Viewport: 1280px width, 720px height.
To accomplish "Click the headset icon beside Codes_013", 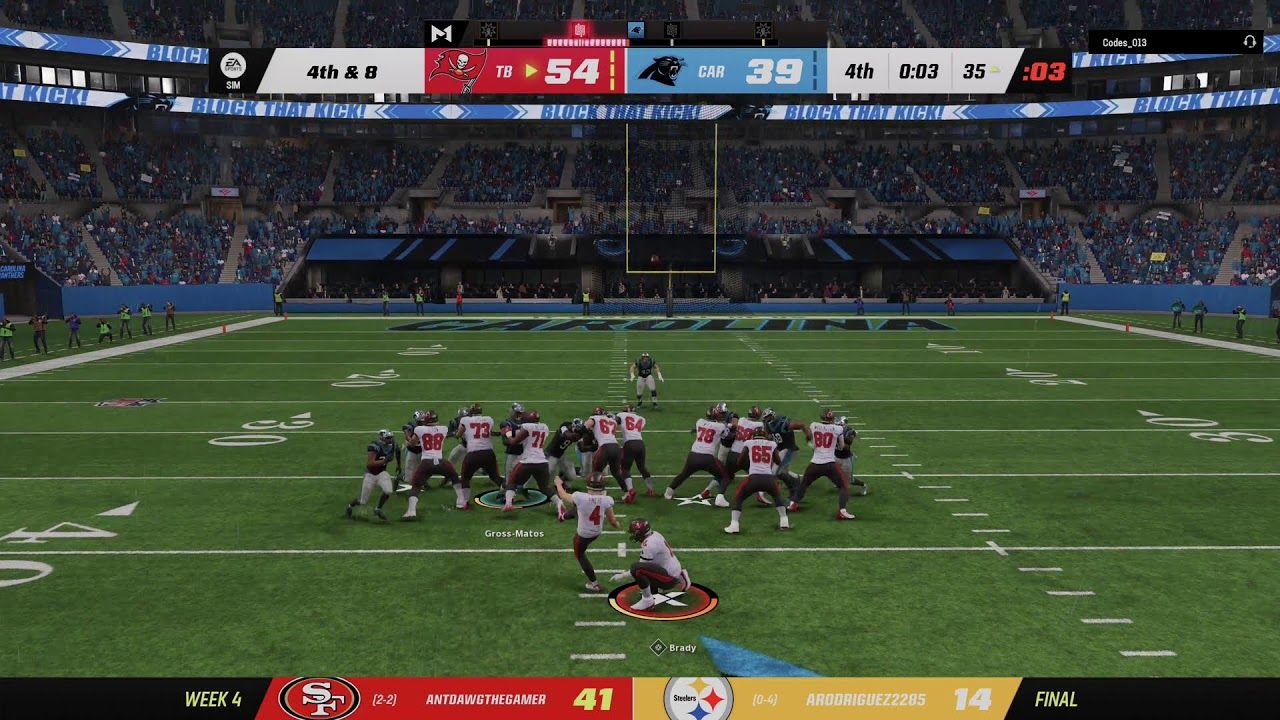I will (x=1249, y=42).
